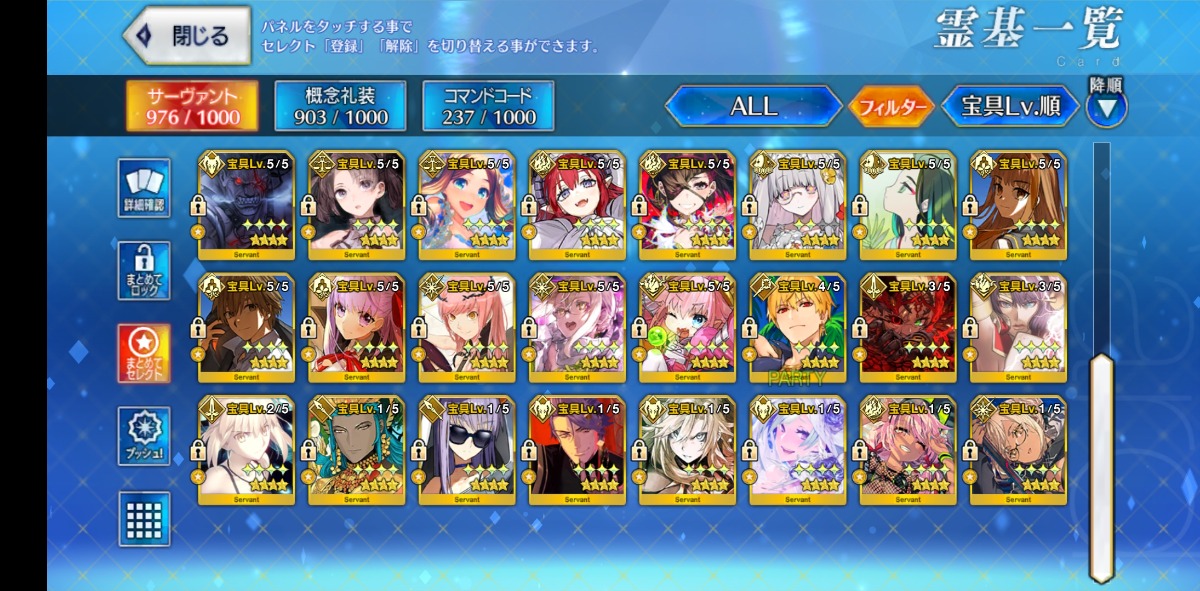Image resolution: width=1200 pixels, height=591 pixels.
Task: Change the 宝具Lv.順 sort order
Action: (x=1010, y=106)
